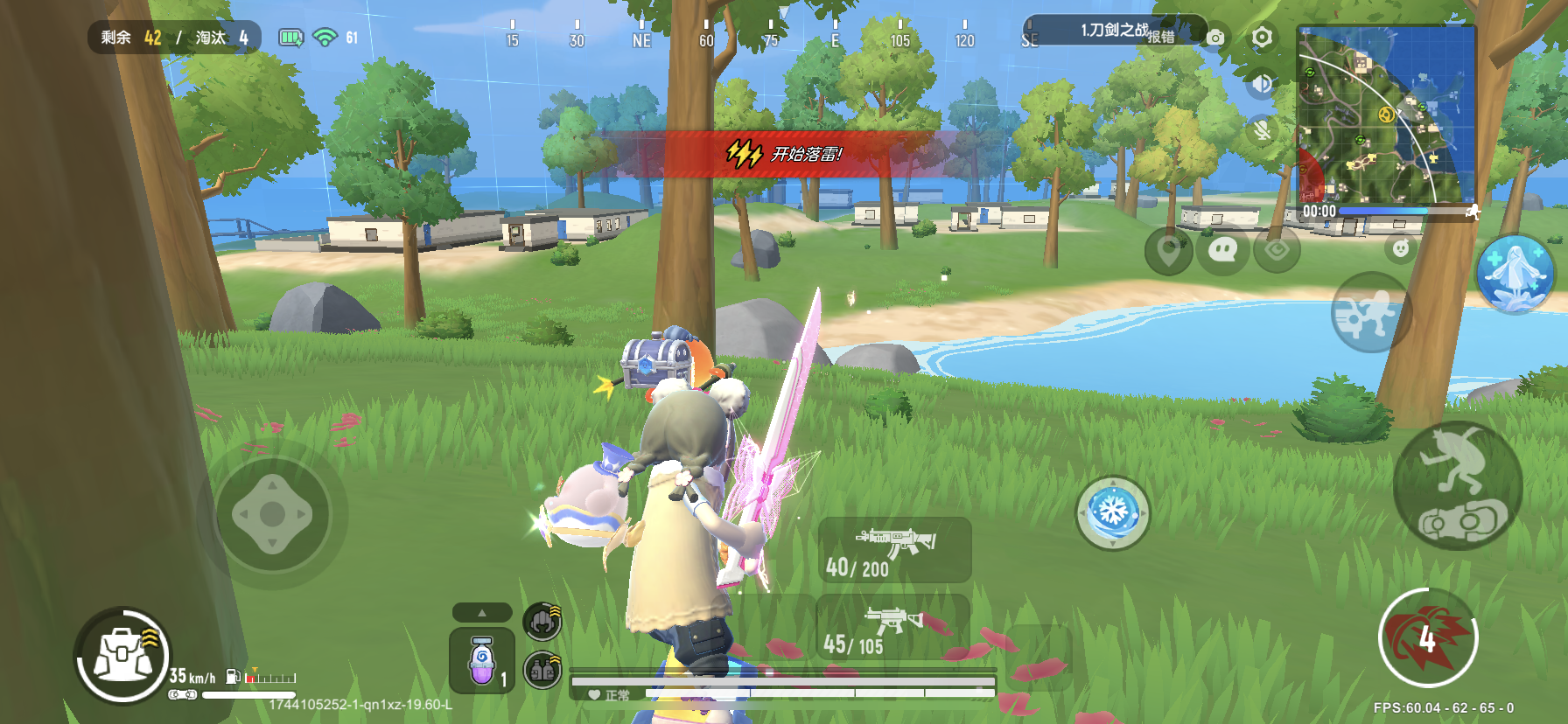Use the dash sprint ability
The height and width of the screenshot is (724, 1568).
(x=1370, y=312)
